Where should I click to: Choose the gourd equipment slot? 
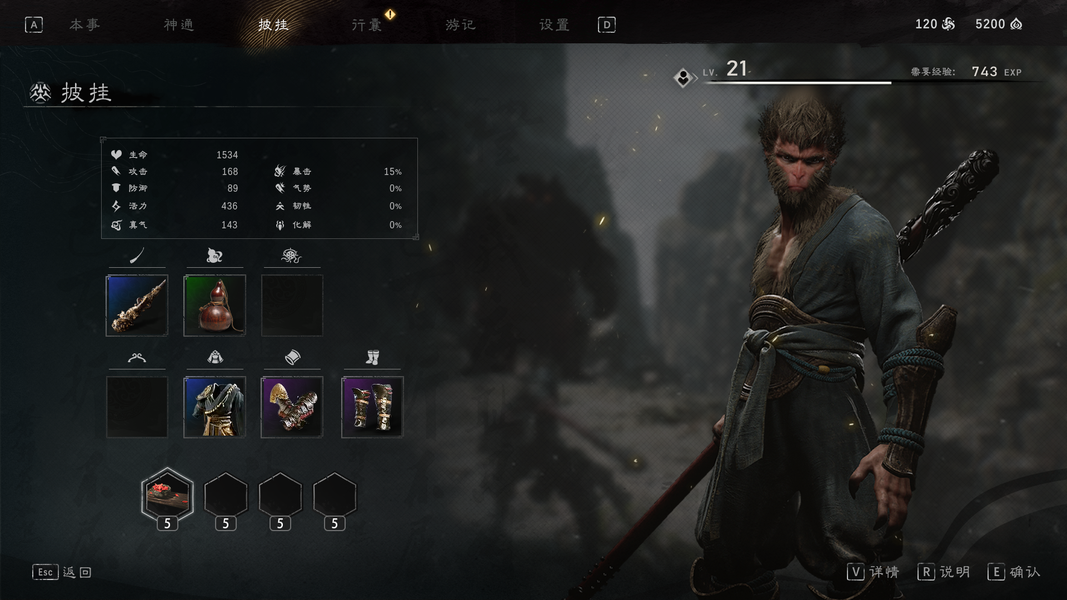tap(215, 305)
